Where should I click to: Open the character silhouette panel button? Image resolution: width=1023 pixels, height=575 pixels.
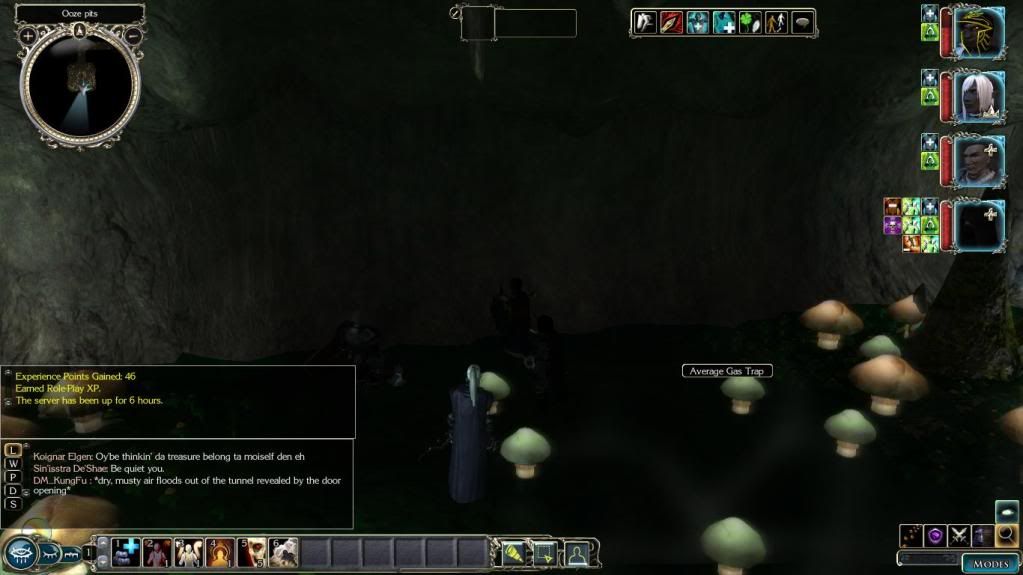click(577, 552)
